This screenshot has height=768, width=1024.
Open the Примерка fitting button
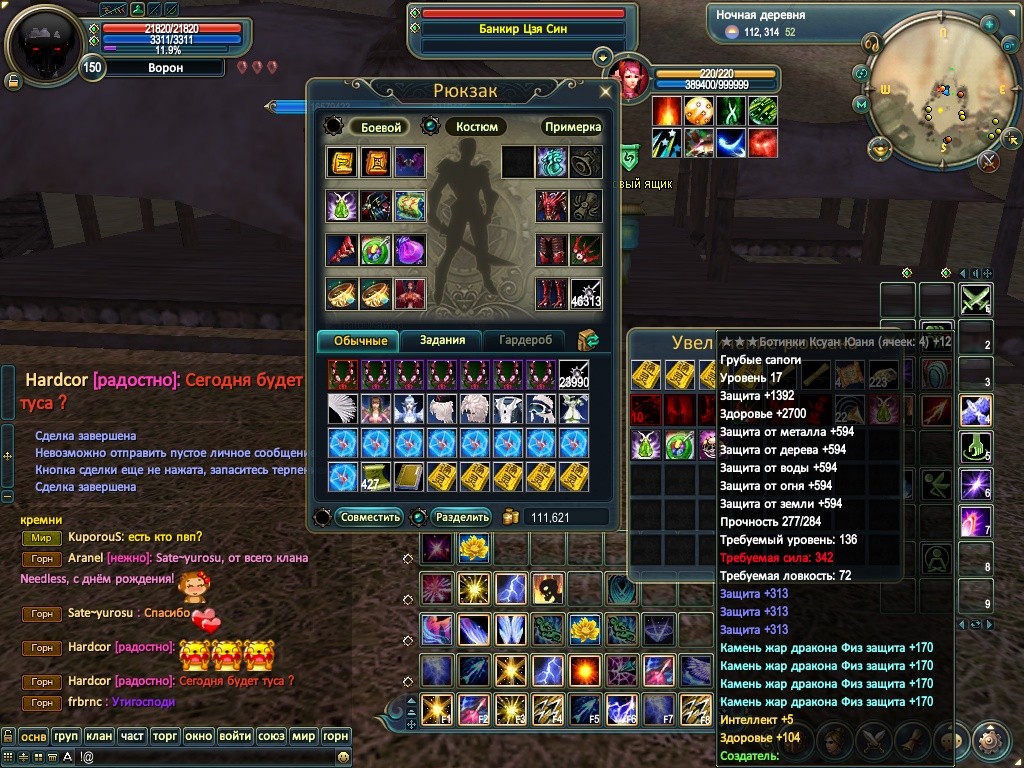coord(573,127)
